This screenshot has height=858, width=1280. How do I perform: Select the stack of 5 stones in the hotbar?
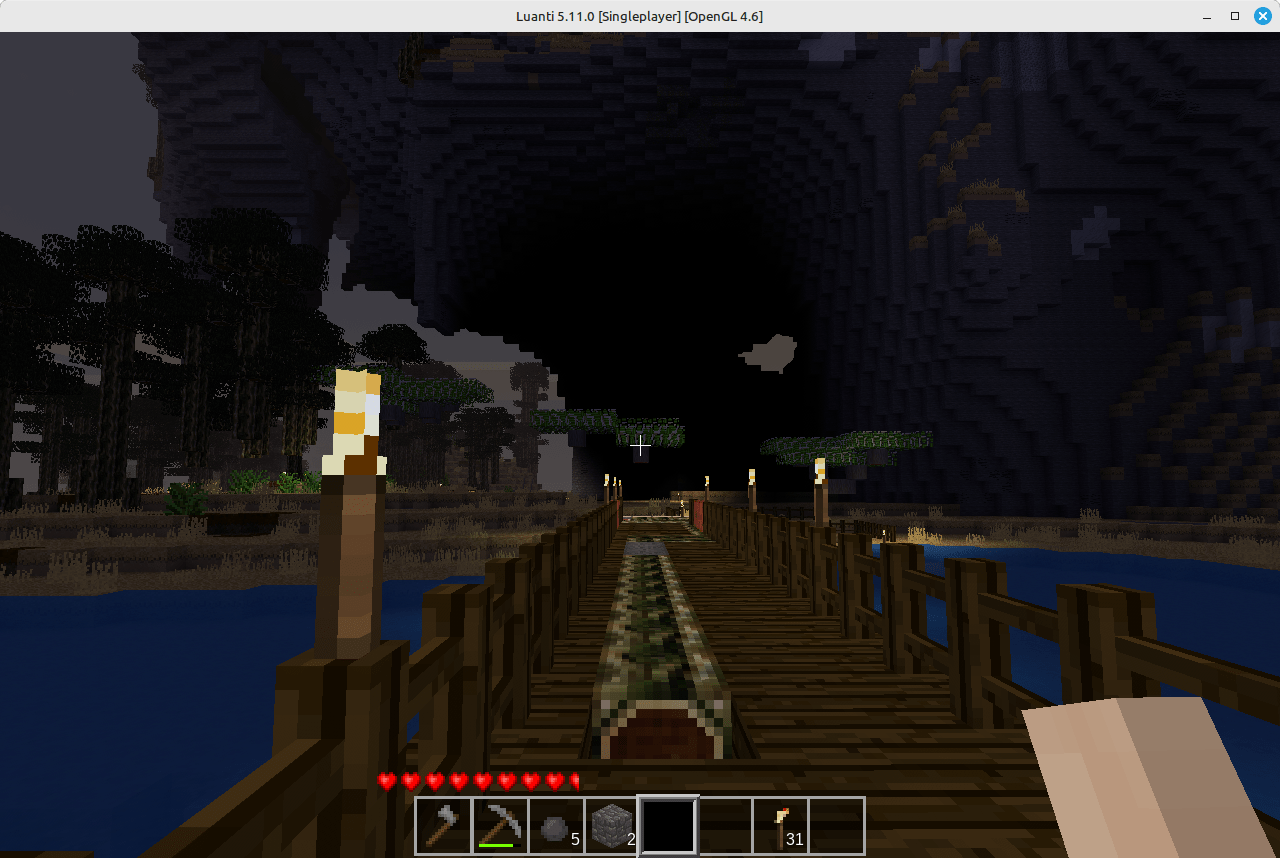(556, 824)
